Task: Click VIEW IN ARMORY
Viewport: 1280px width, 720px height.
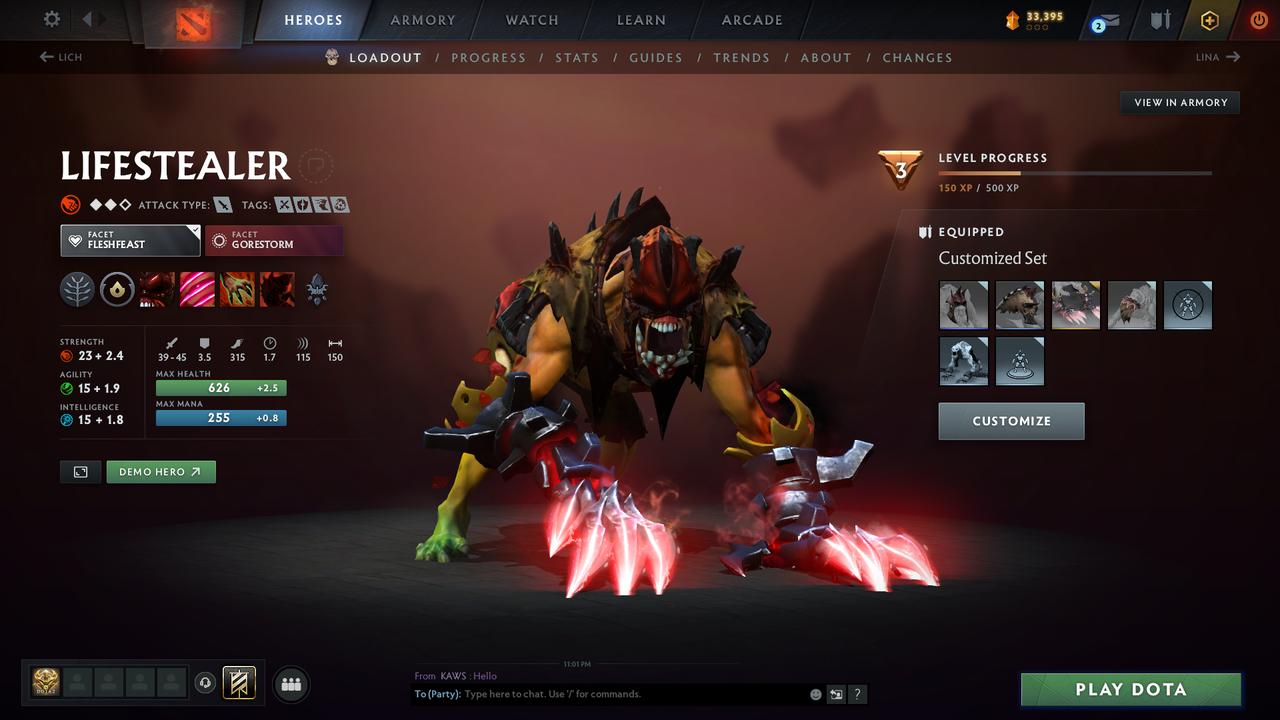Action: tap(1179, 102)
